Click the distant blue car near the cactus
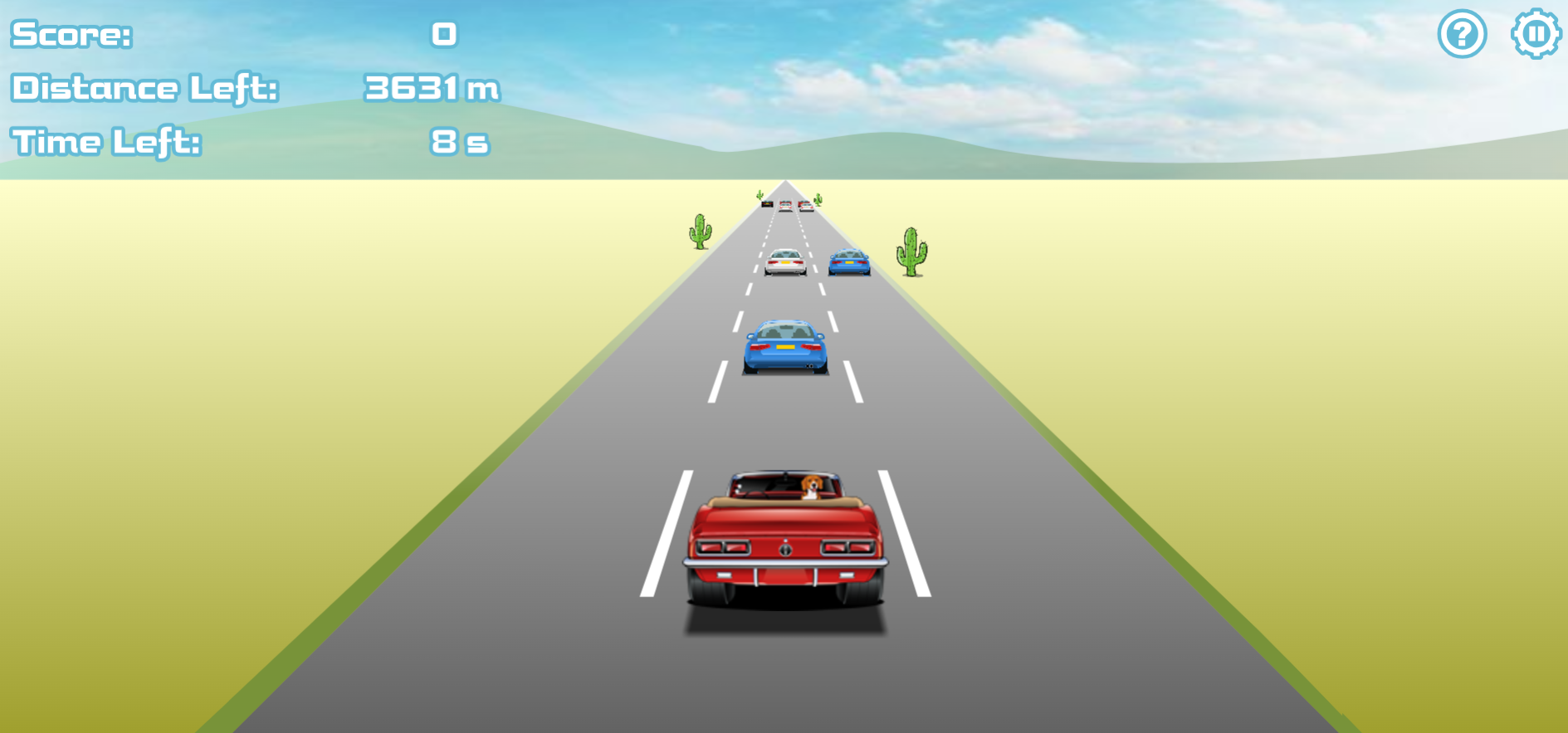1568x733 pixels. pos(849,261)
